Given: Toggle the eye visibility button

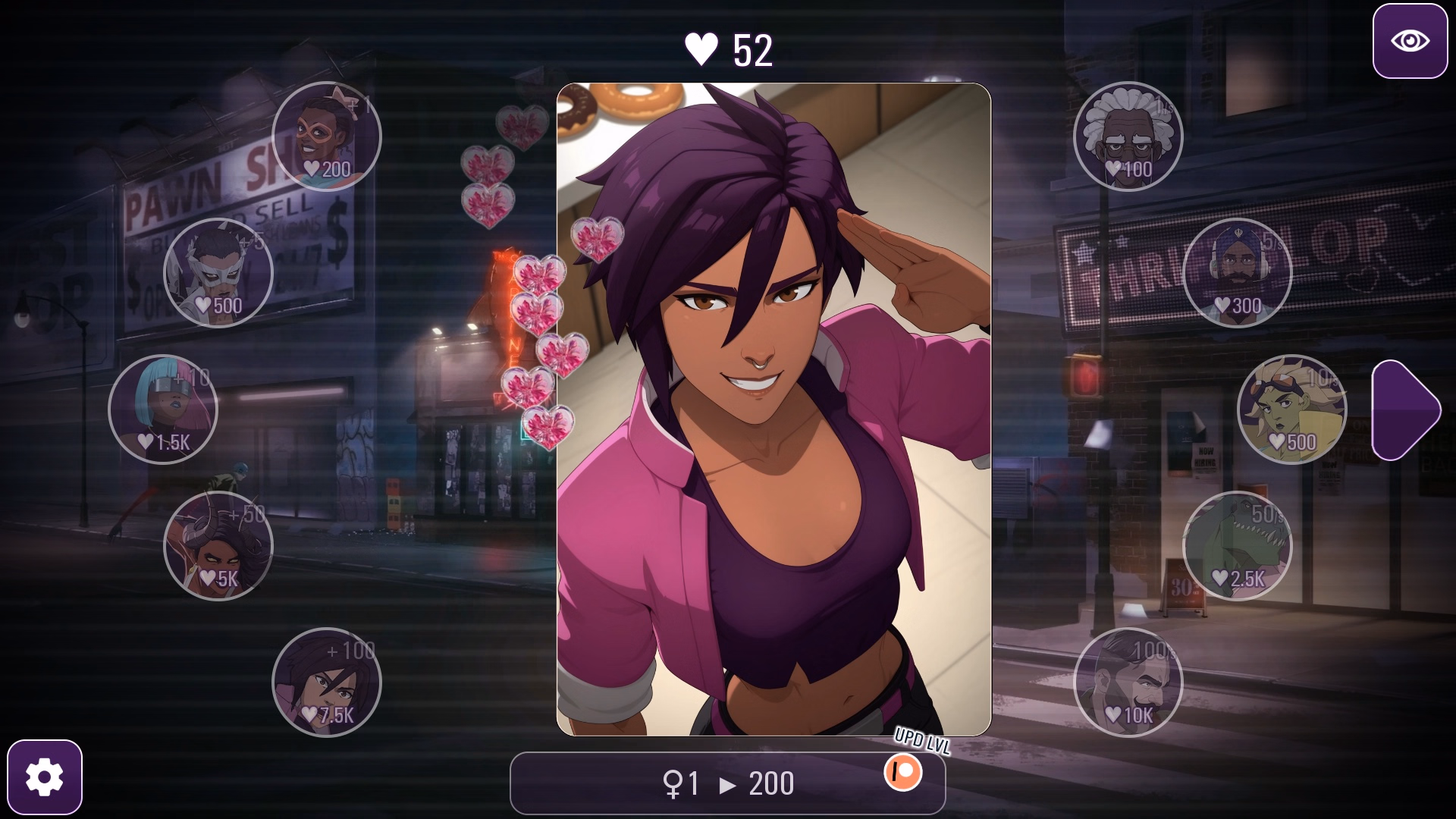Looking at the screenshot, I should (x=1410, y=41).
